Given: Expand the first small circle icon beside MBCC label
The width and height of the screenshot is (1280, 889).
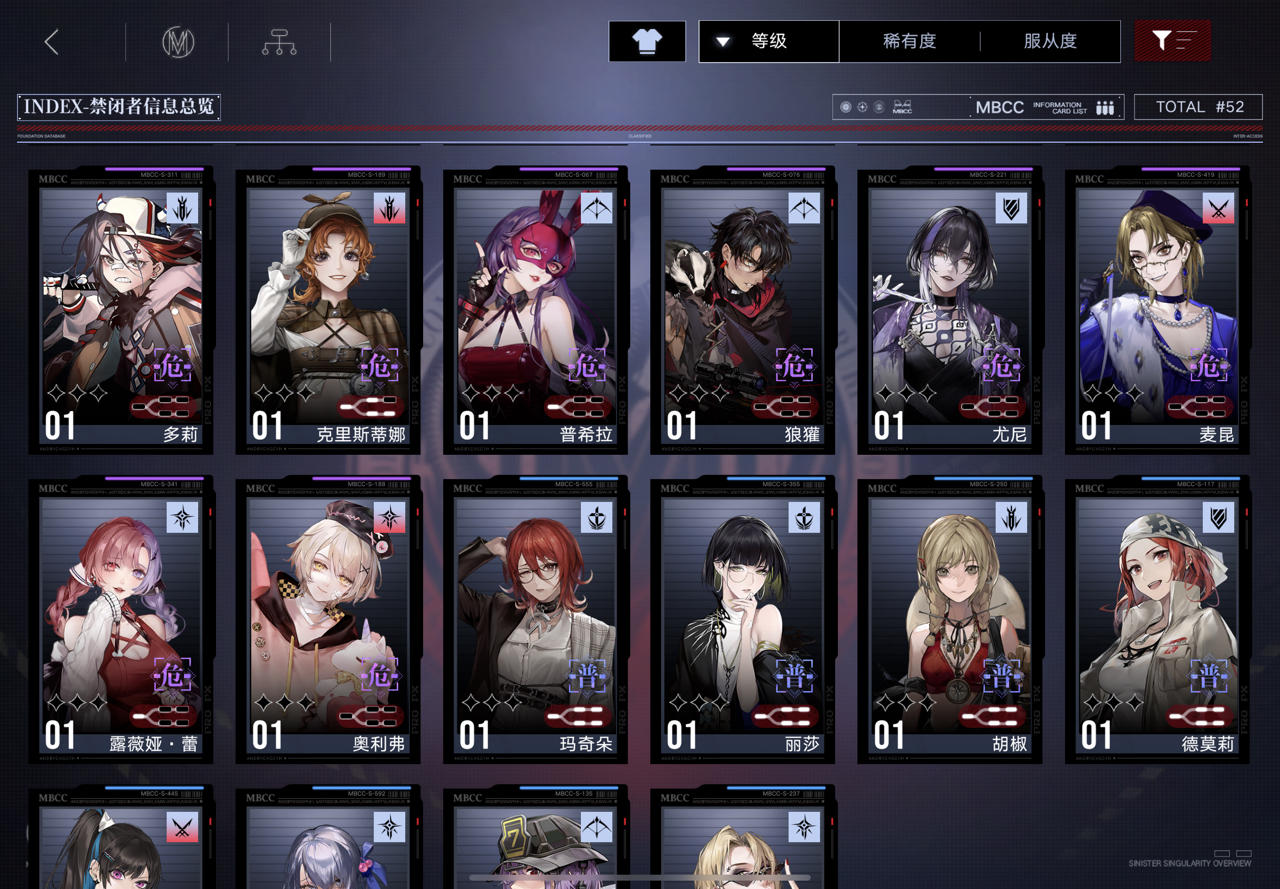Looking at the screenshot, I should (x=846, y=107).
